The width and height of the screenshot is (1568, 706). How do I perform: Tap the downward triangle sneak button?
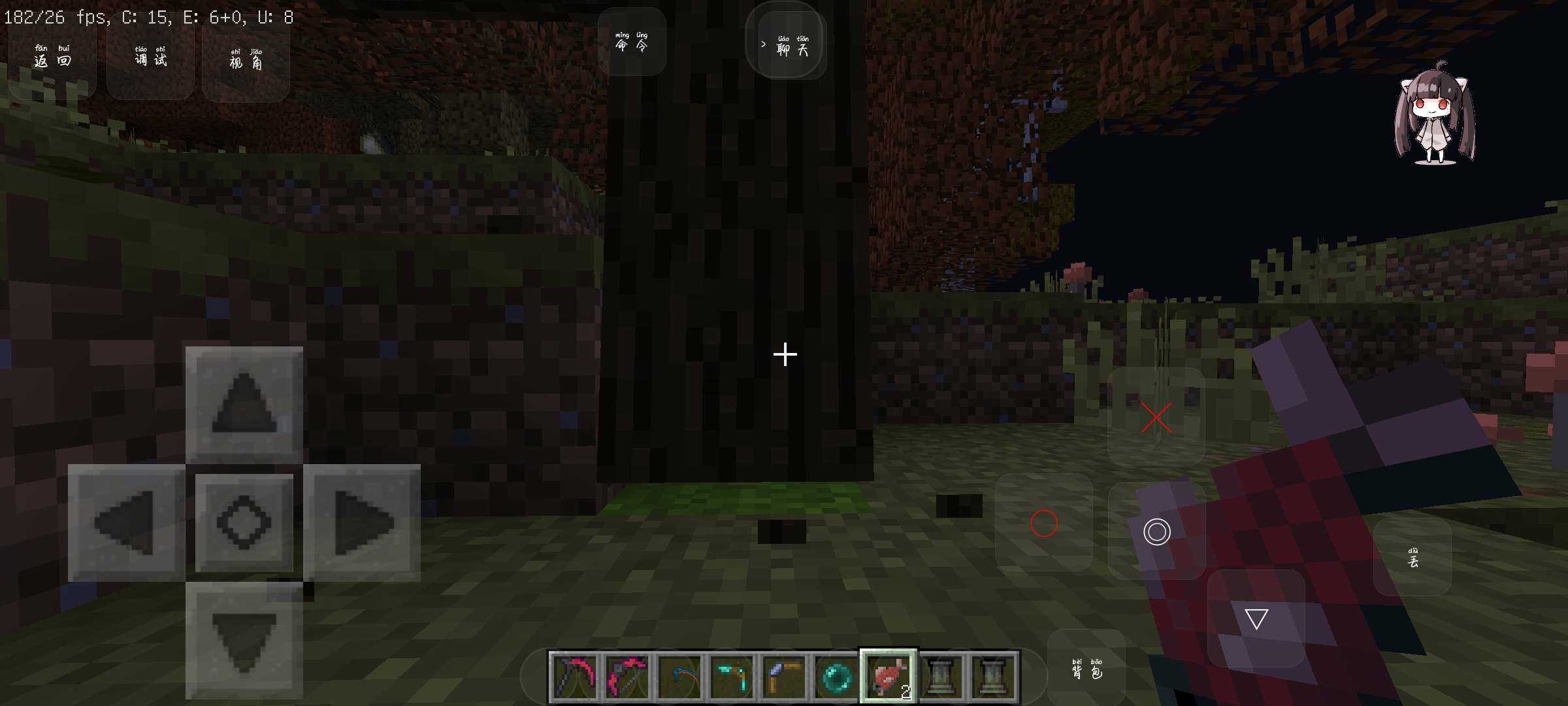[1256, 618]
